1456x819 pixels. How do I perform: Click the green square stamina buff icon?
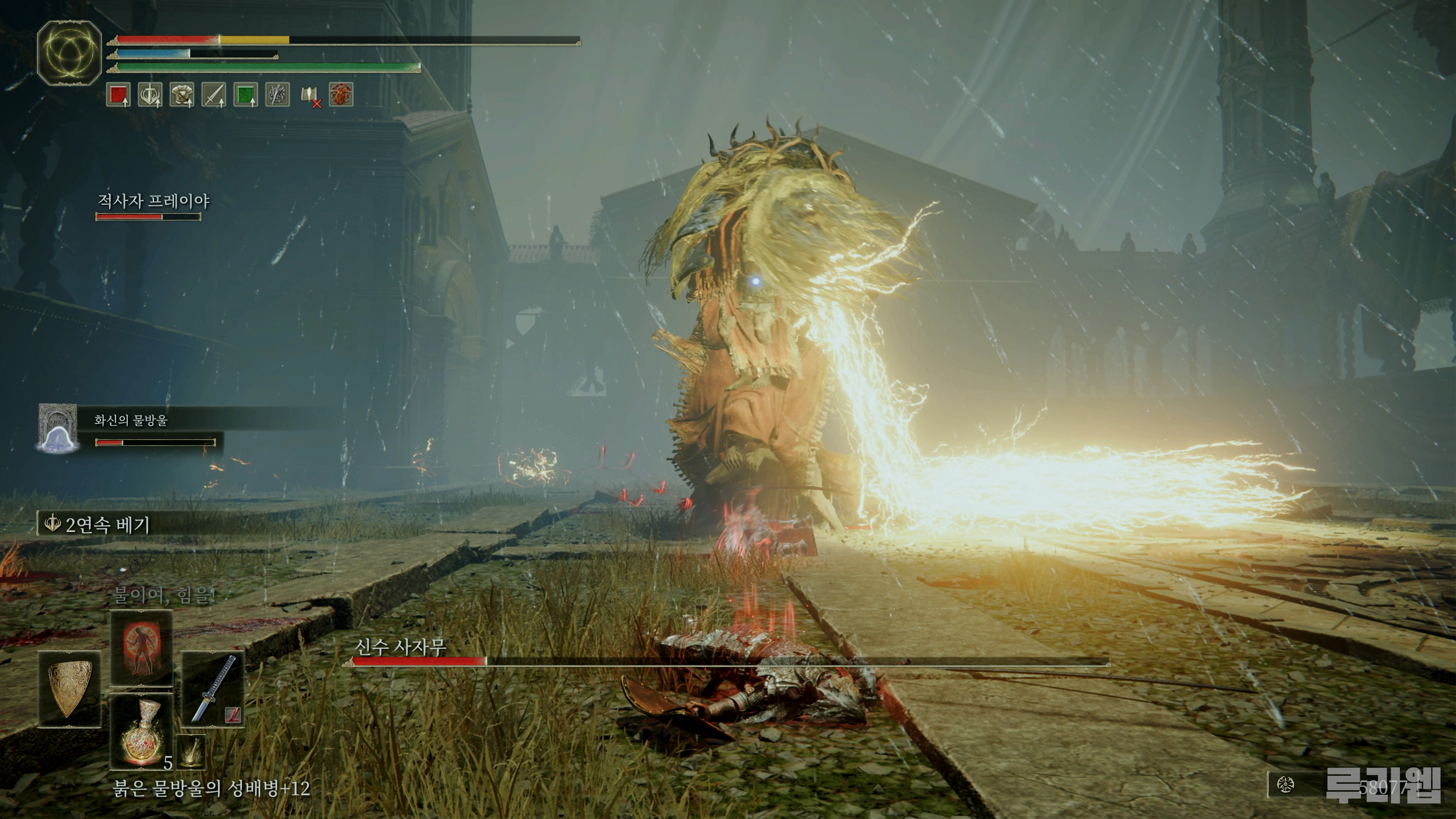point(245,94)
